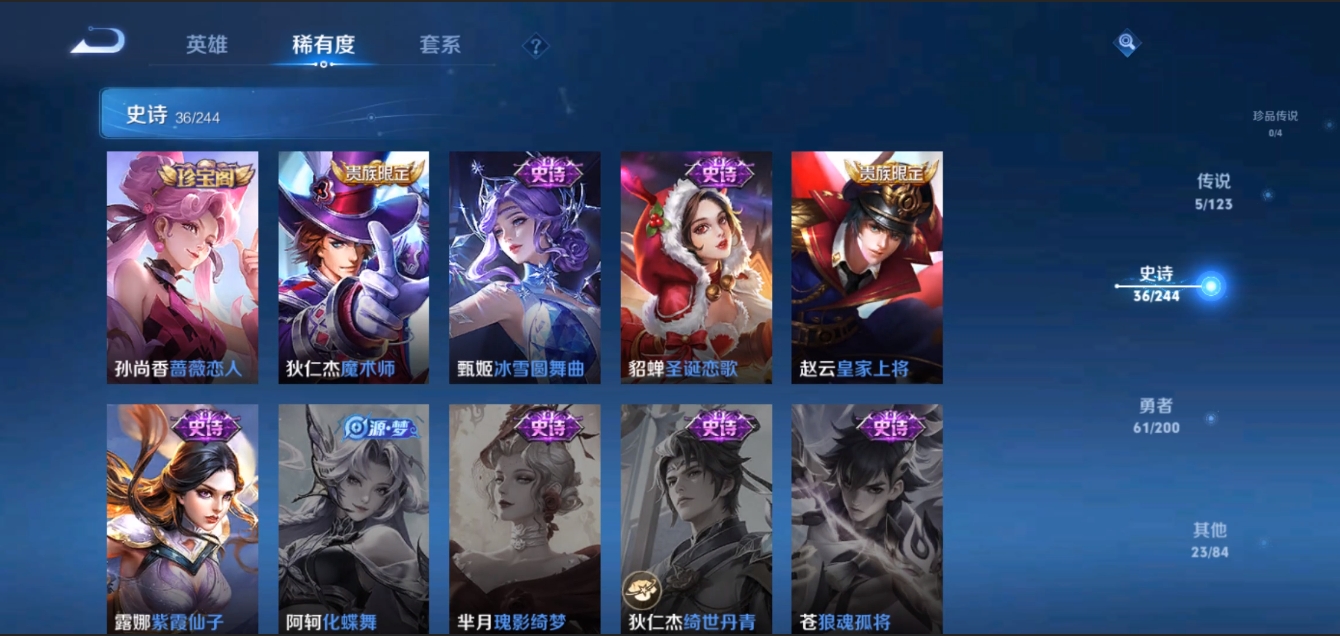Image resolution: width=1340 pixels, height=636 pixels.
Task: Select 赵云 皇家上将 skin card
Action: point(867,267)
